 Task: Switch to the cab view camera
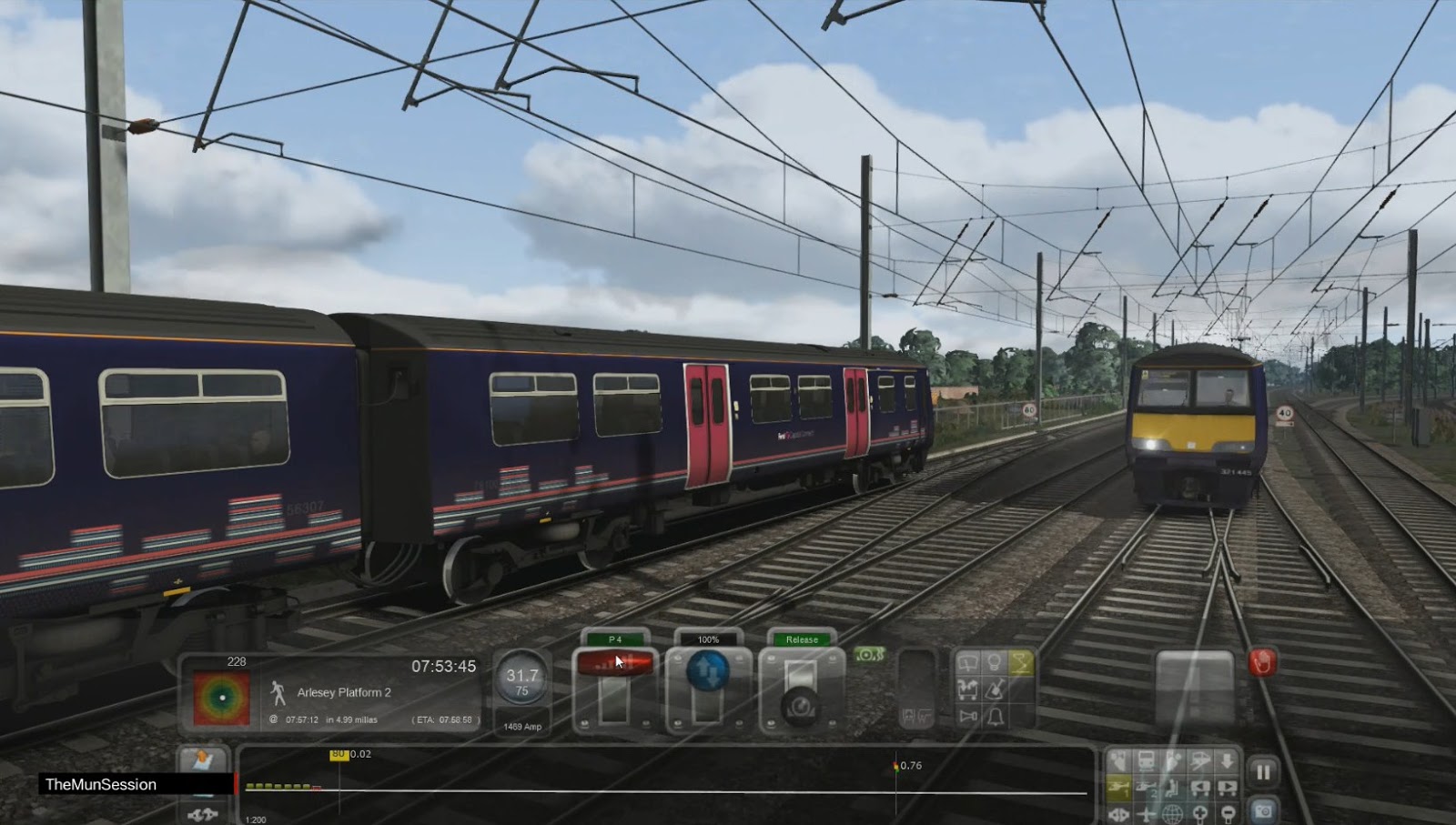click(x=1119, y=760)
